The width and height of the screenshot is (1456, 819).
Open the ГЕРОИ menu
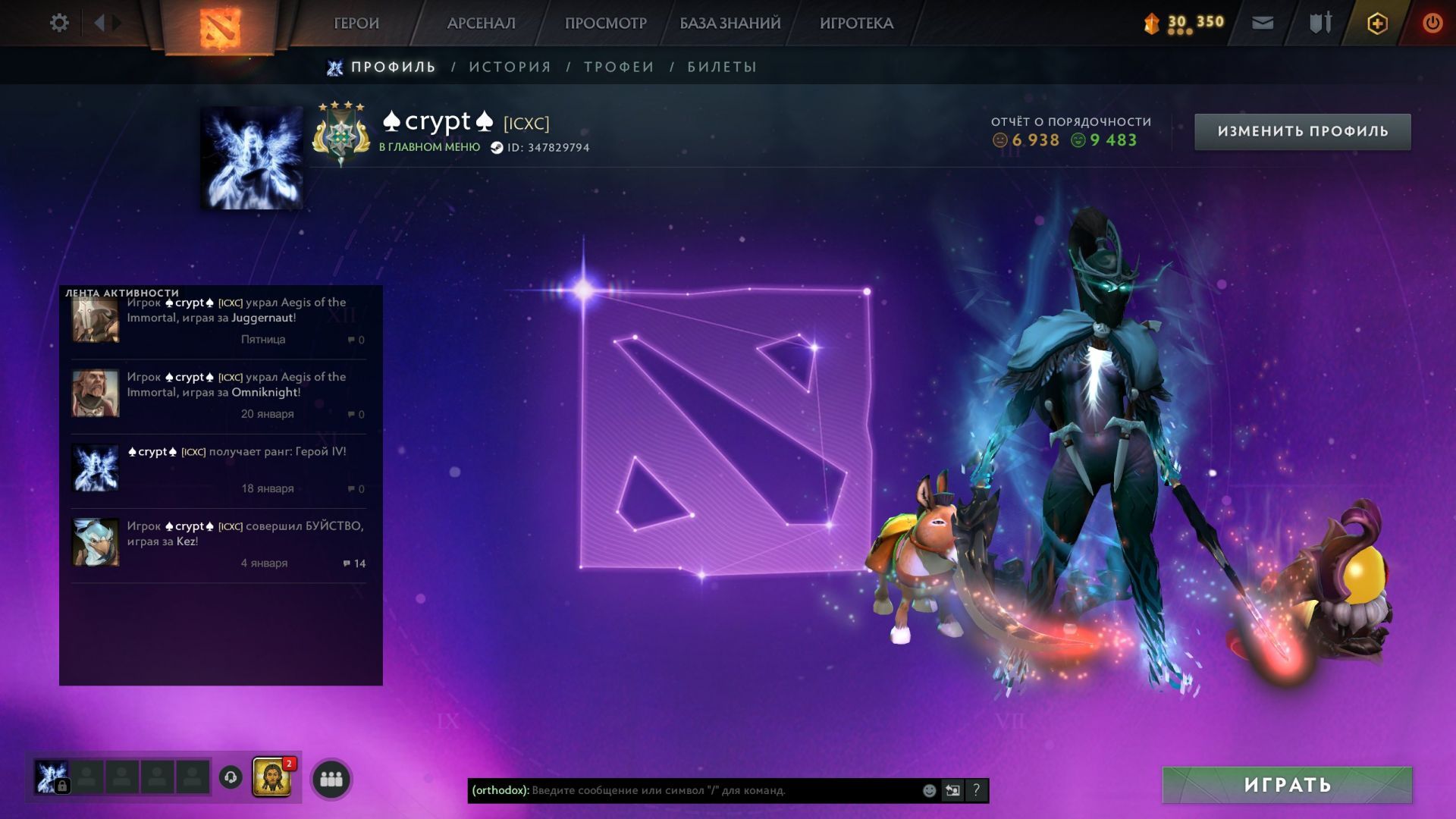pyautogui.click(x=356, y=24)
